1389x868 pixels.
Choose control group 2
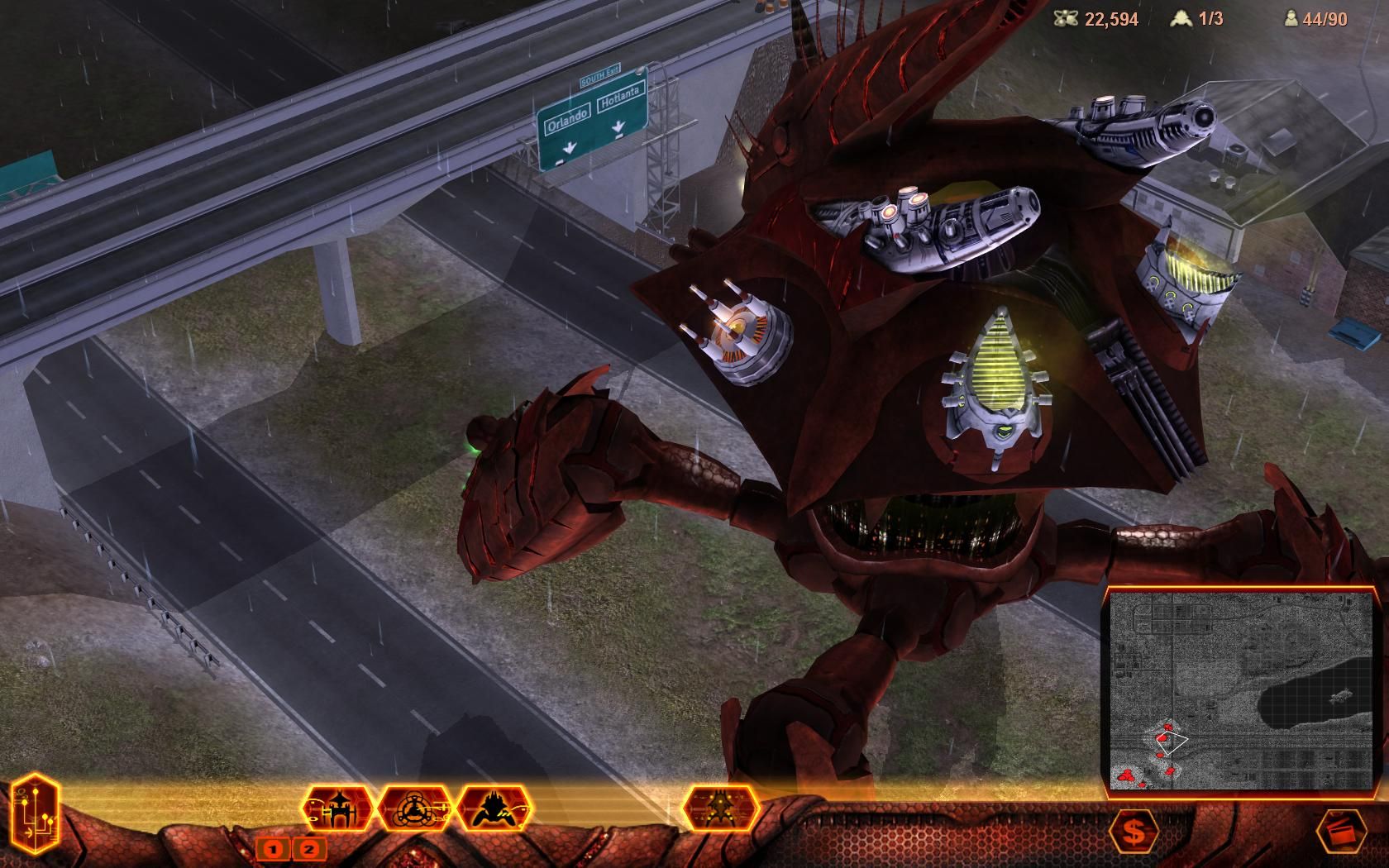(x=311, y=848)
